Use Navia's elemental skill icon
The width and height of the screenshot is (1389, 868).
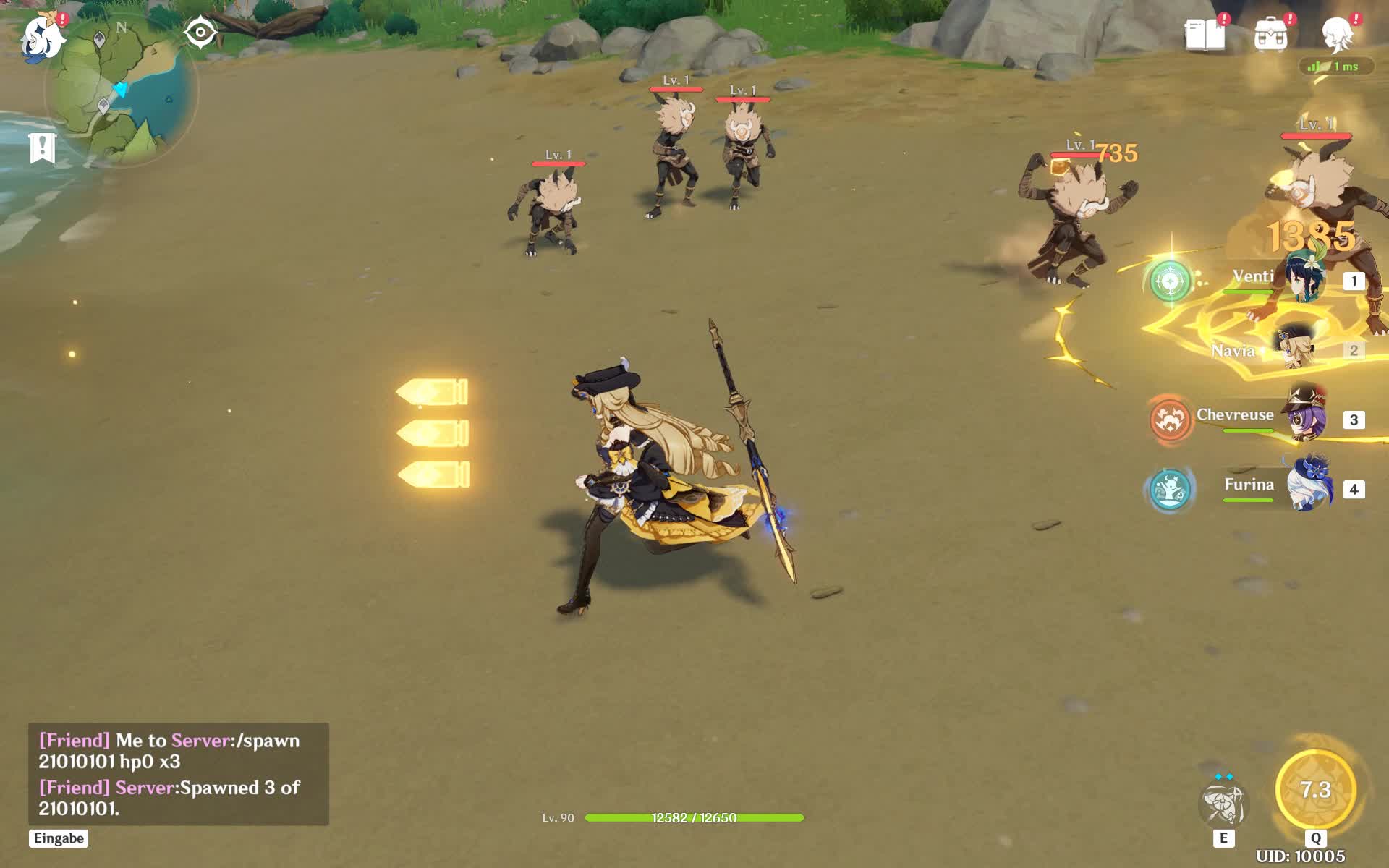coord(1223,804)
